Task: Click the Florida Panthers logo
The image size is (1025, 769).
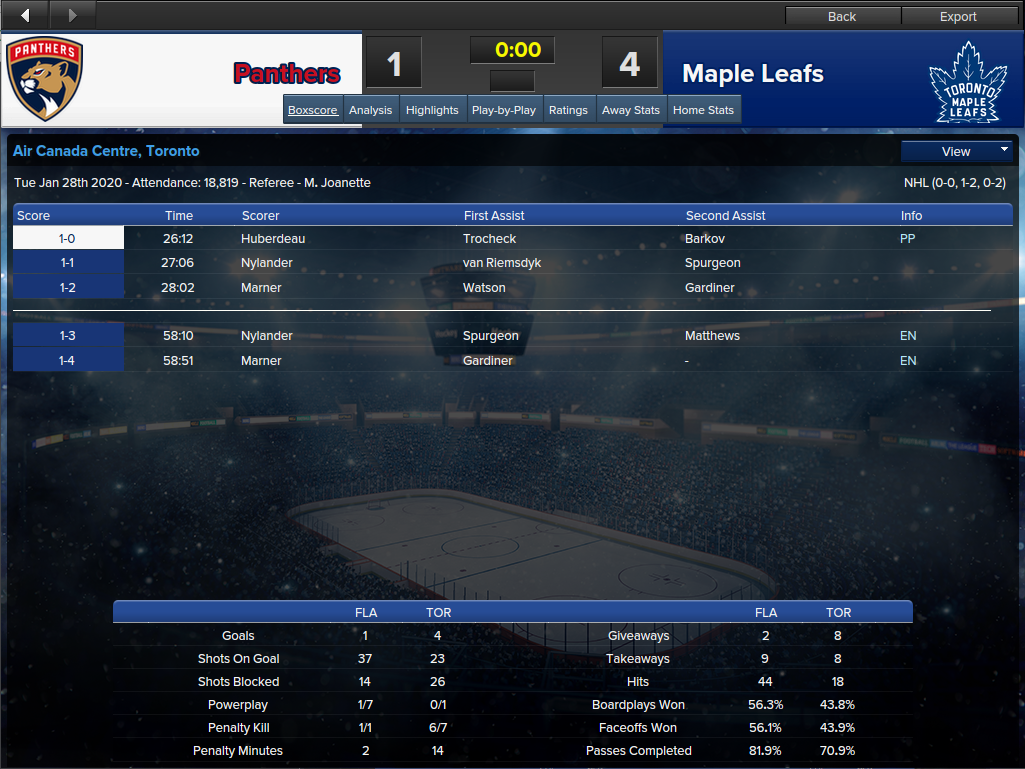Action: [x=45, y=79]
